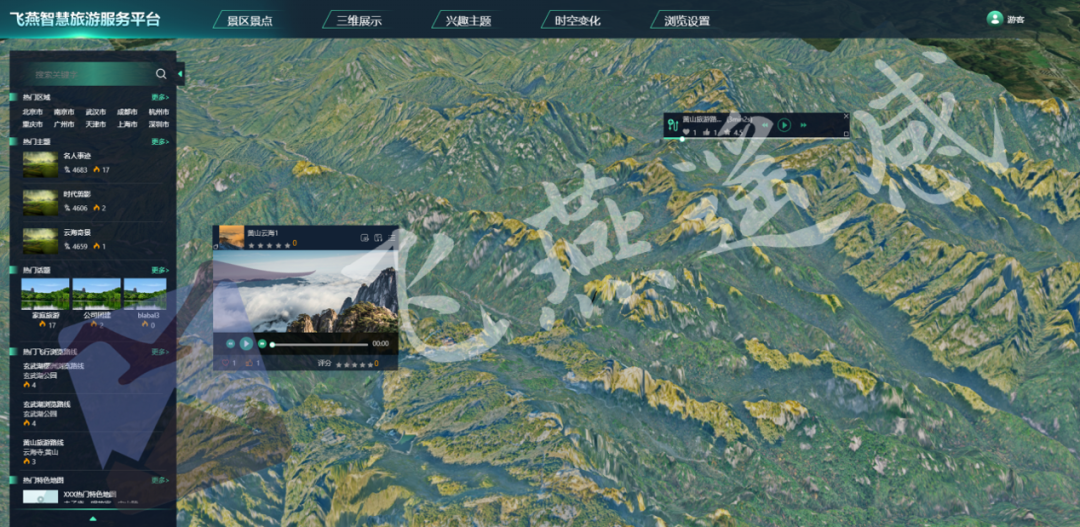This screenshot has height=527, width=1080.
Task: Open the 云海奇景 theme entry
Action: [x=77, y=232]
